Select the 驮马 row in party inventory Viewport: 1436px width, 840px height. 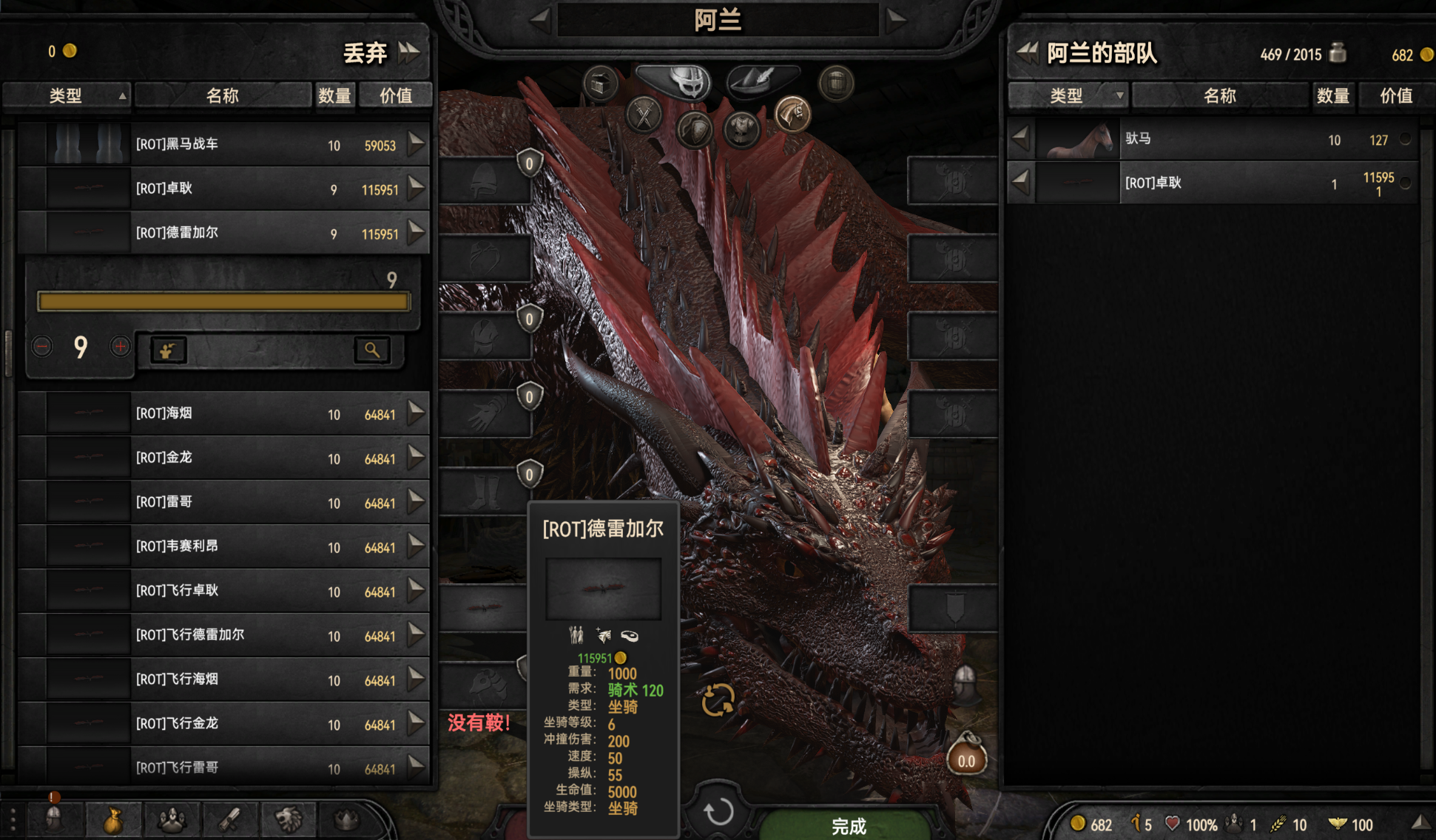(x=1213, y=139)
